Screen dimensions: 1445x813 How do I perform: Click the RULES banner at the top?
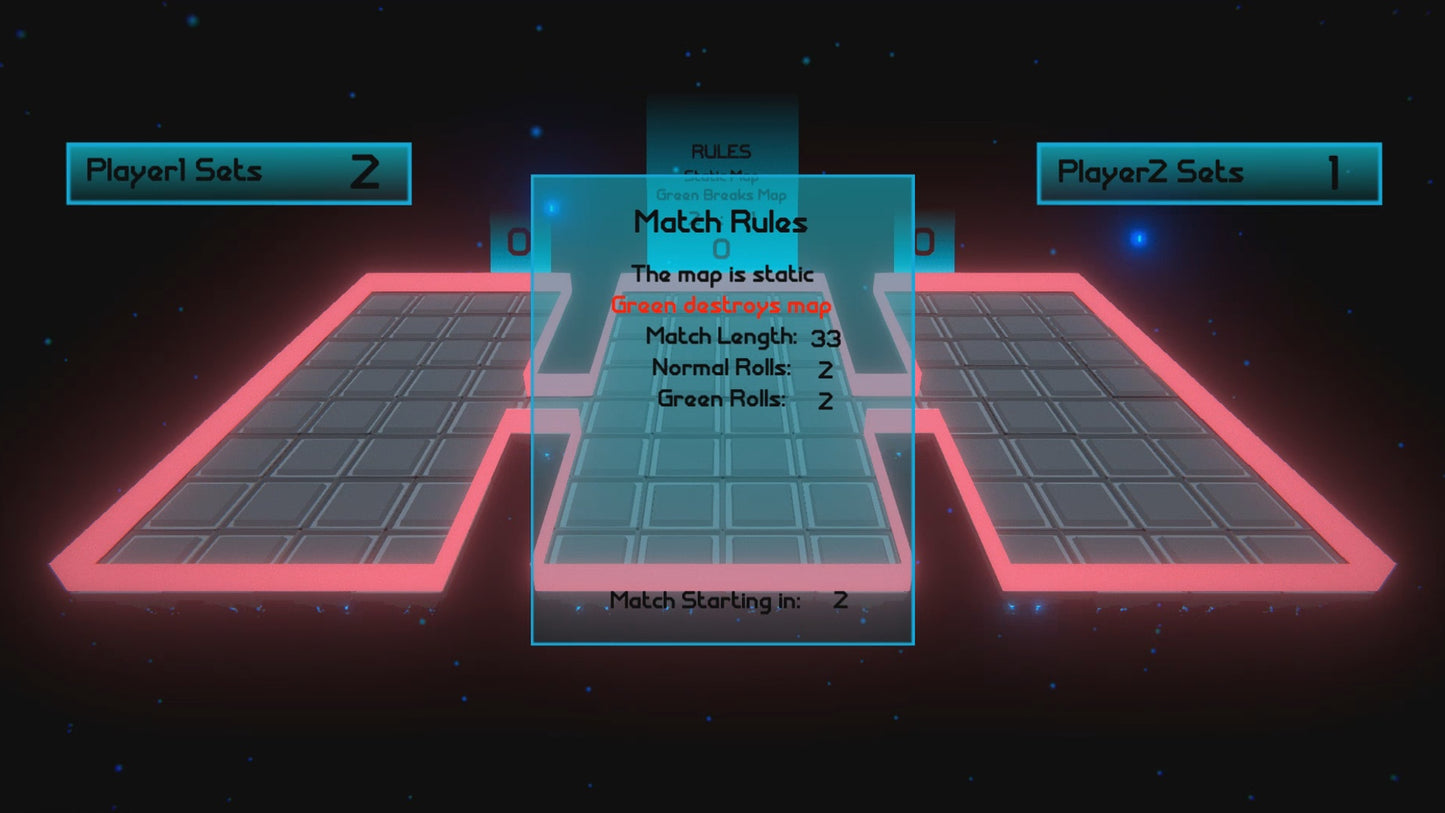(722, 151)
